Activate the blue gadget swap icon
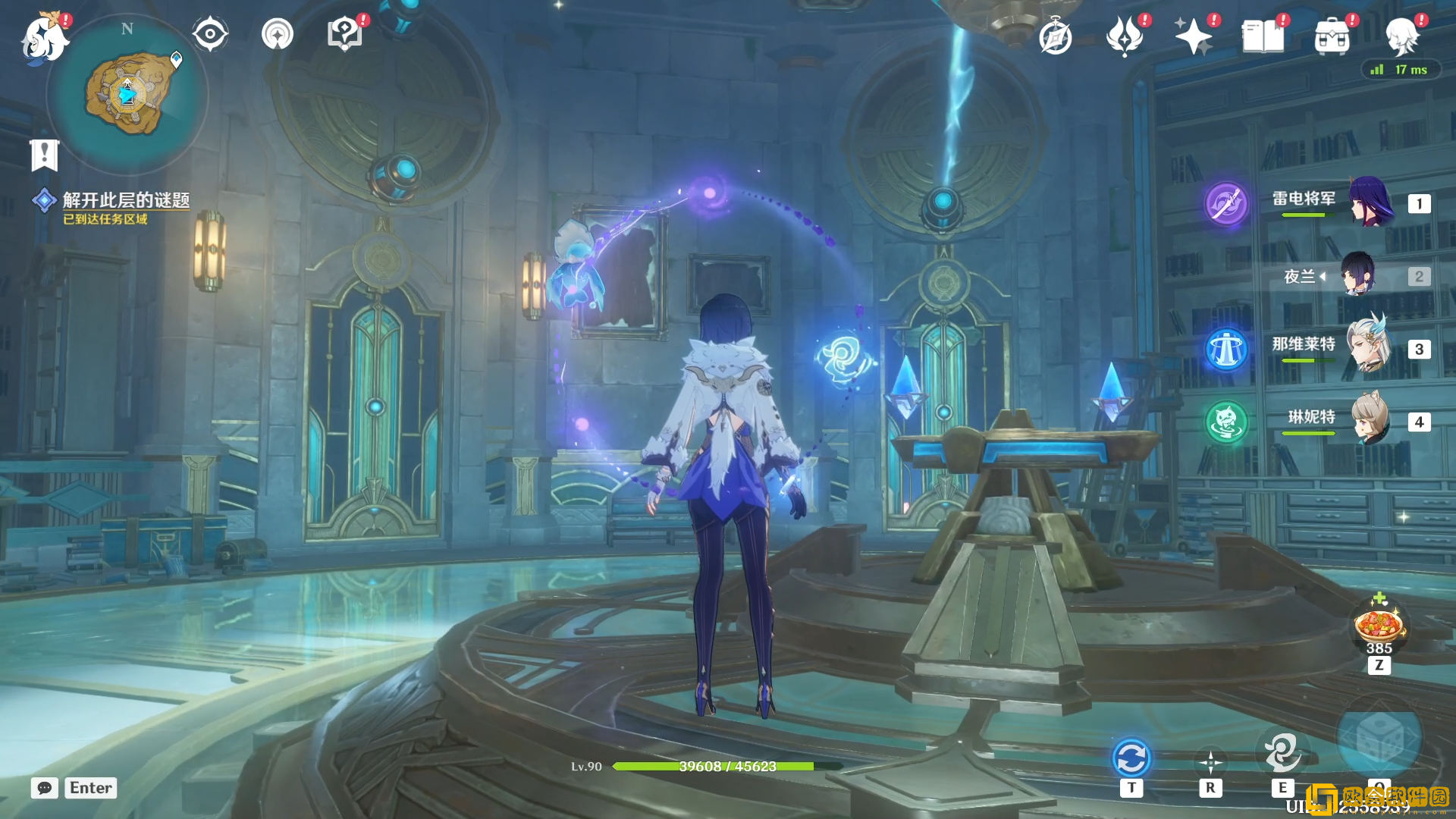1456x819 pixels. click(1131, 758)
